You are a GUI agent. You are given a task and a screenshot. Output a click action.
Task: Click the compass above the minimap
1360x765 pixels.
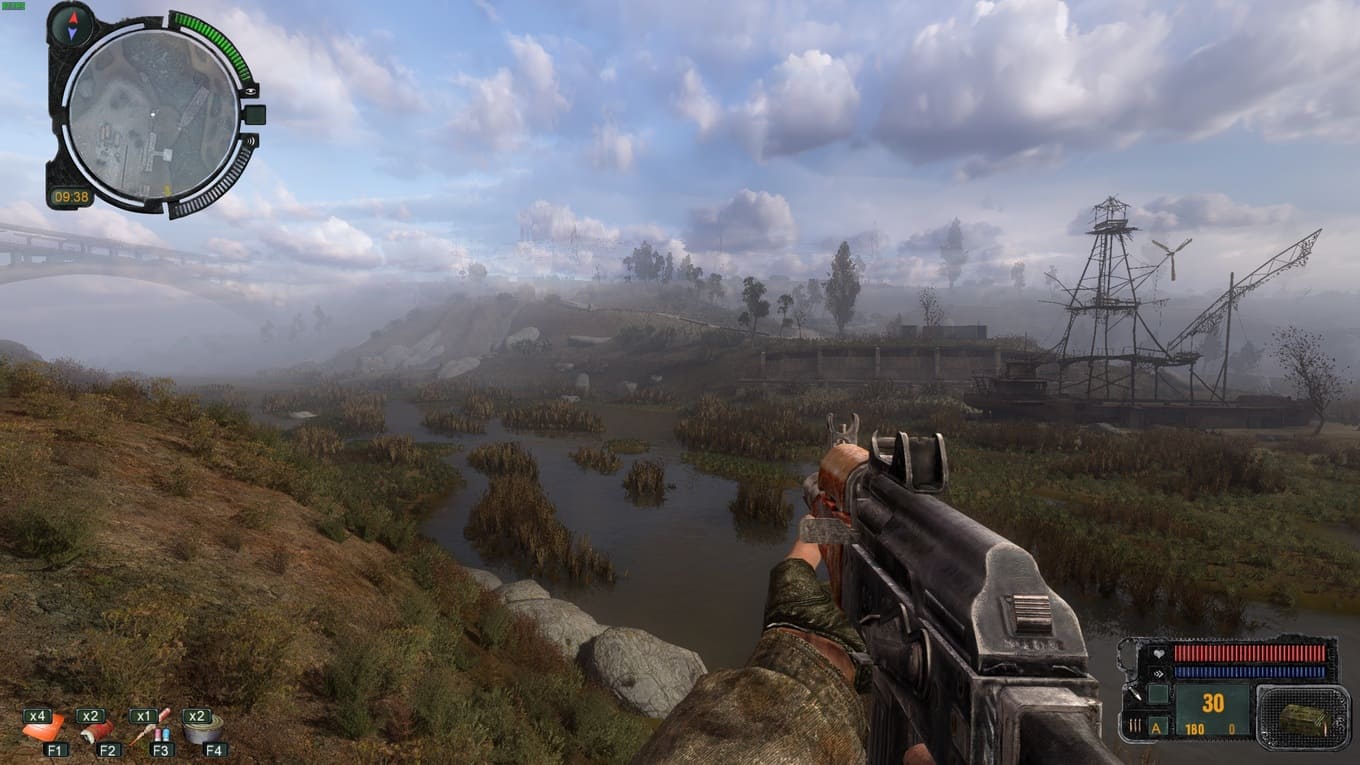coord(70,22)
